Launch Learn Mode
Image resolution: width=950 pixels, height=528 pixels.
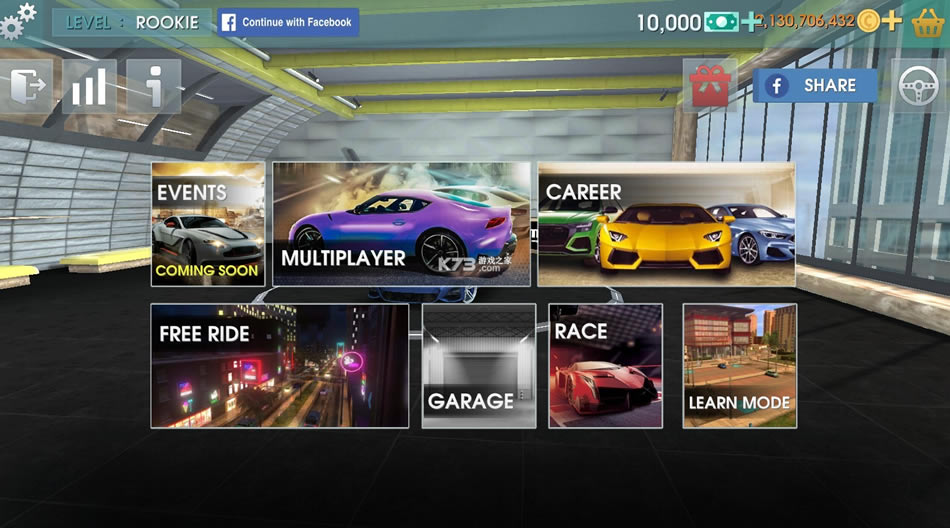pyautogui.click(x=740, y=366)
